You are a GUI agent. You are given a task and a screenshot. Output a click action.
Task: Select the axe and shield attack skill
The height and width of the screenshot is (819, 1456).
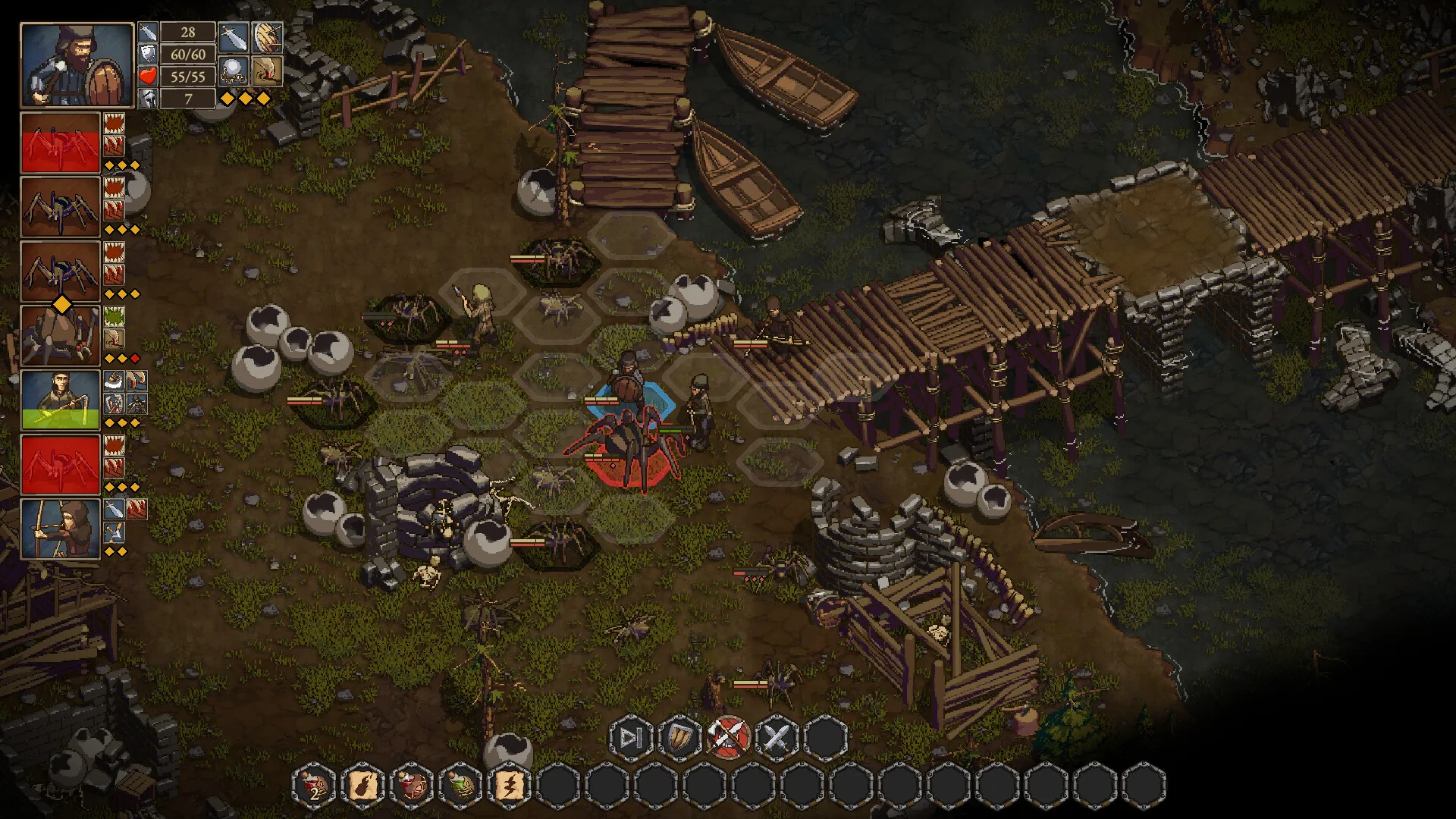click(729, 736)
